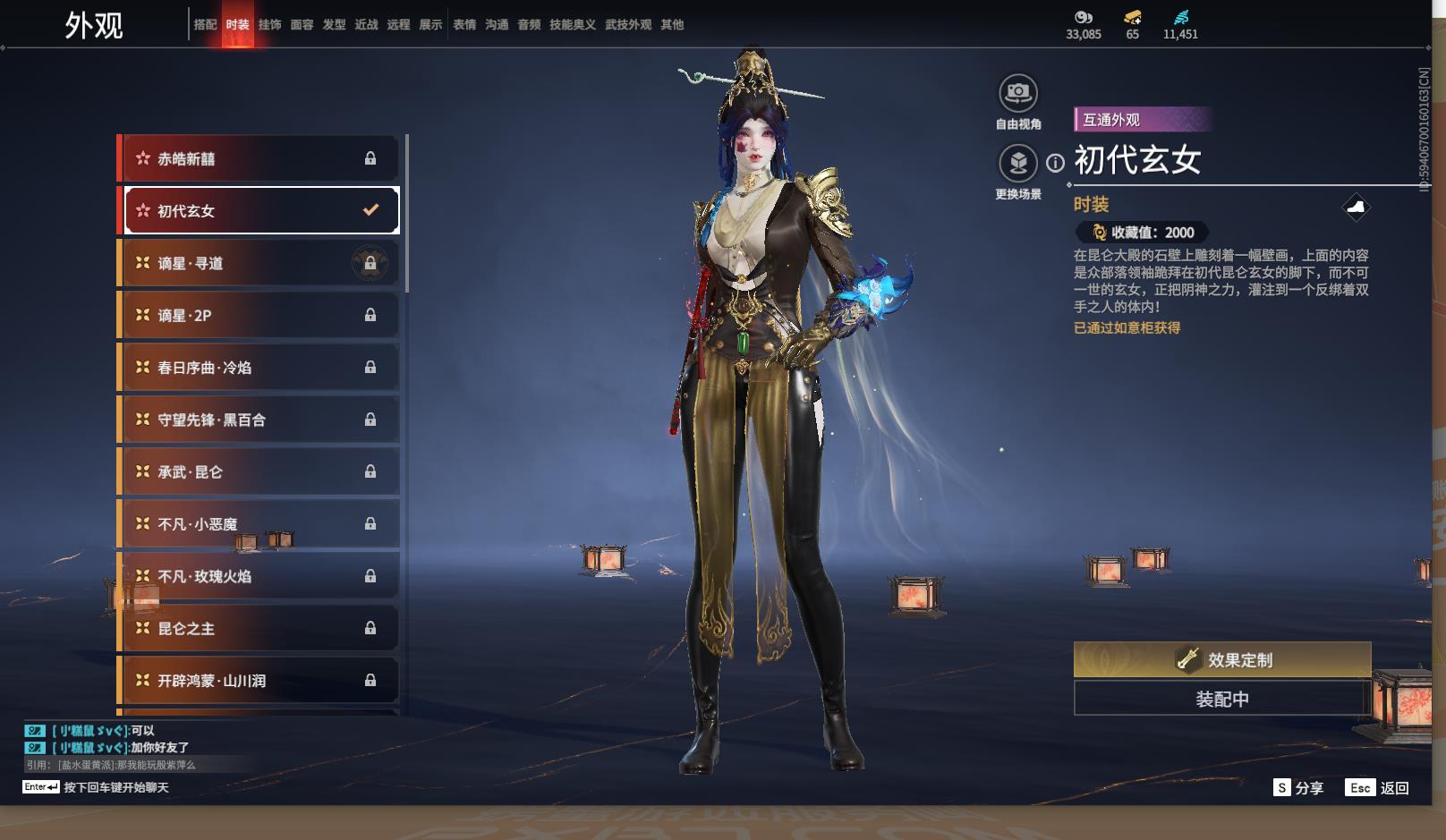Switch to the 其他 tab
1446x840 pixels.
672,25
